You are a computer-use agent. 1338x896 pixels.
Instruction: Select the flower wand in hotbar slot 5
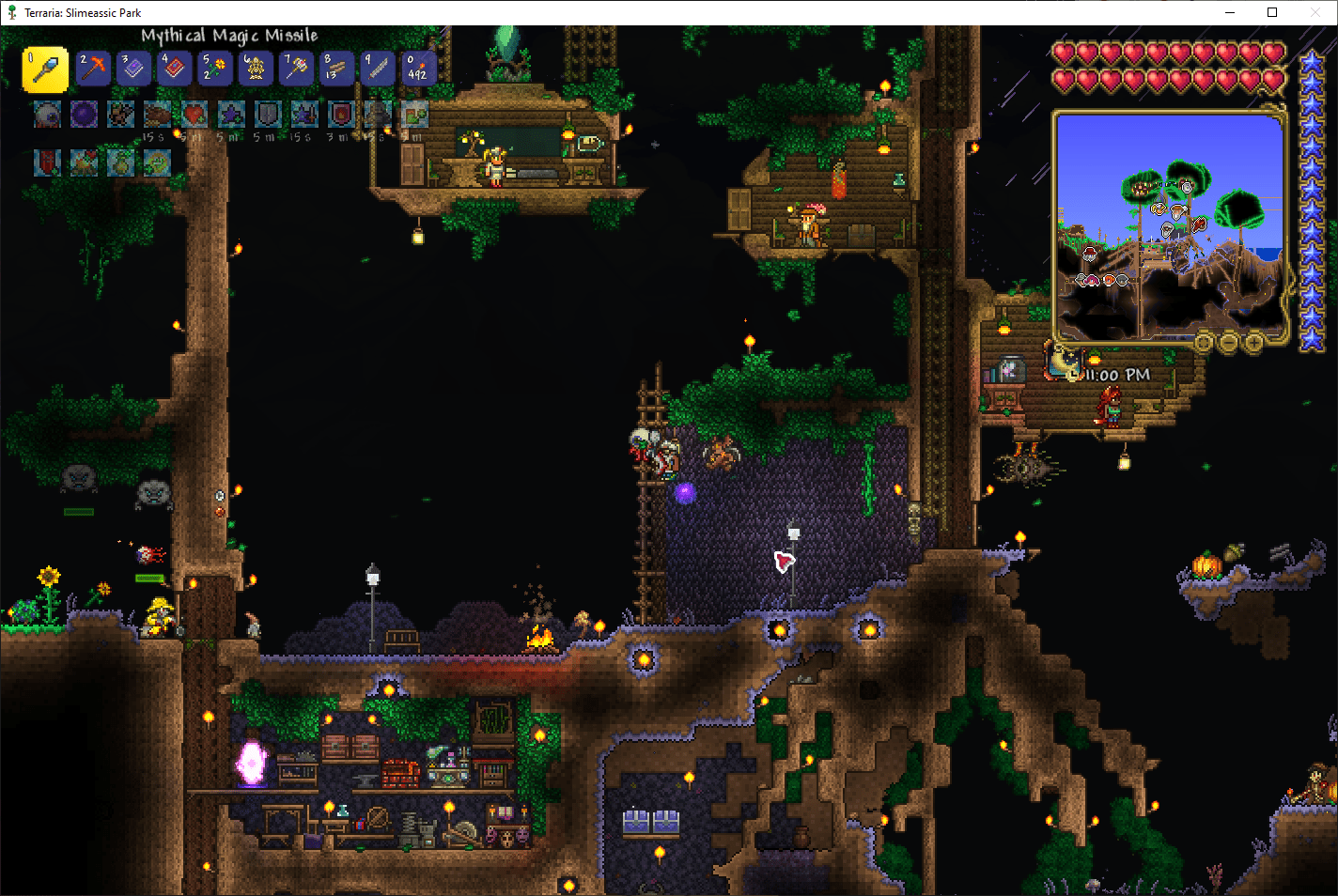[214, 69]
